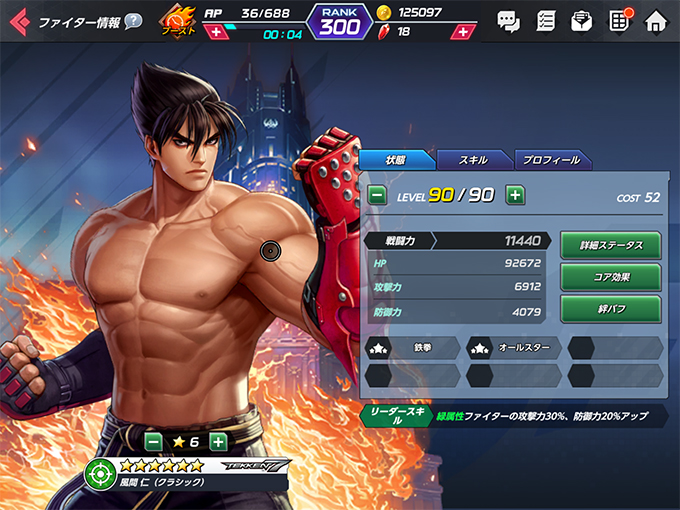The height and width of the screenshot is (510, 680).
Task: Increase the fighter level with plus
Action: (515, 195)
